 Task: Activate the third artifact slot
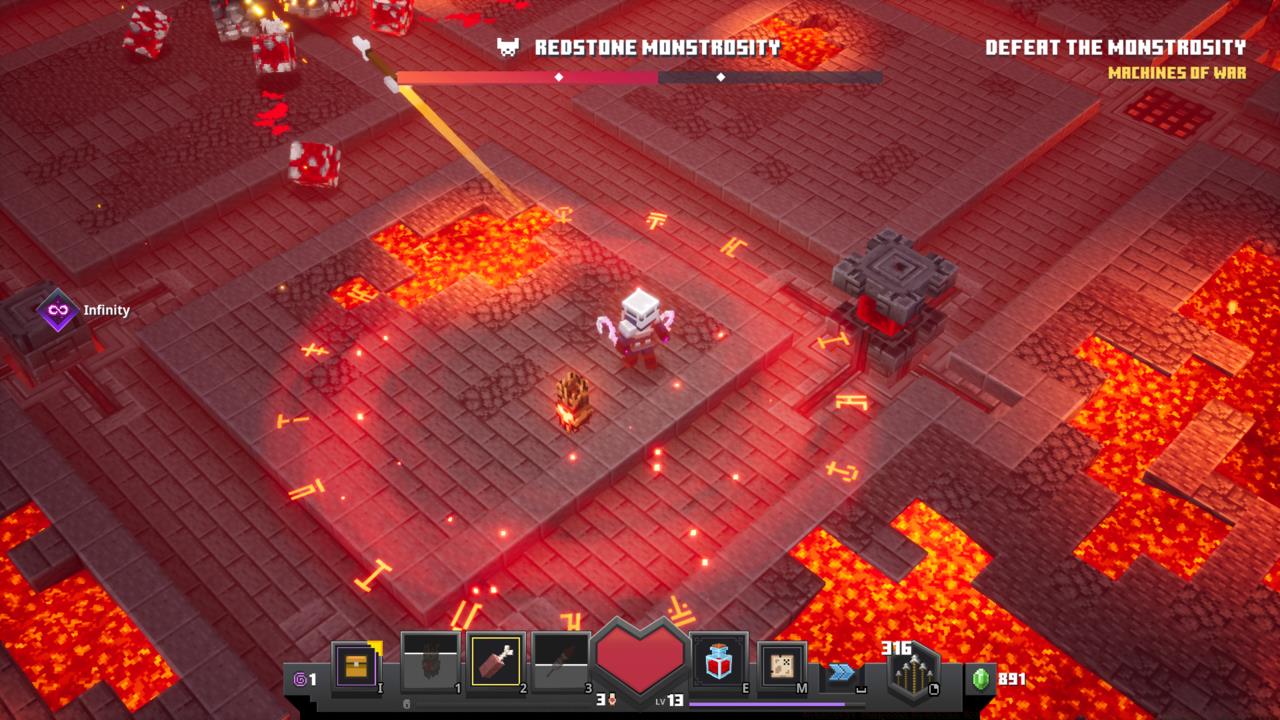561,662
